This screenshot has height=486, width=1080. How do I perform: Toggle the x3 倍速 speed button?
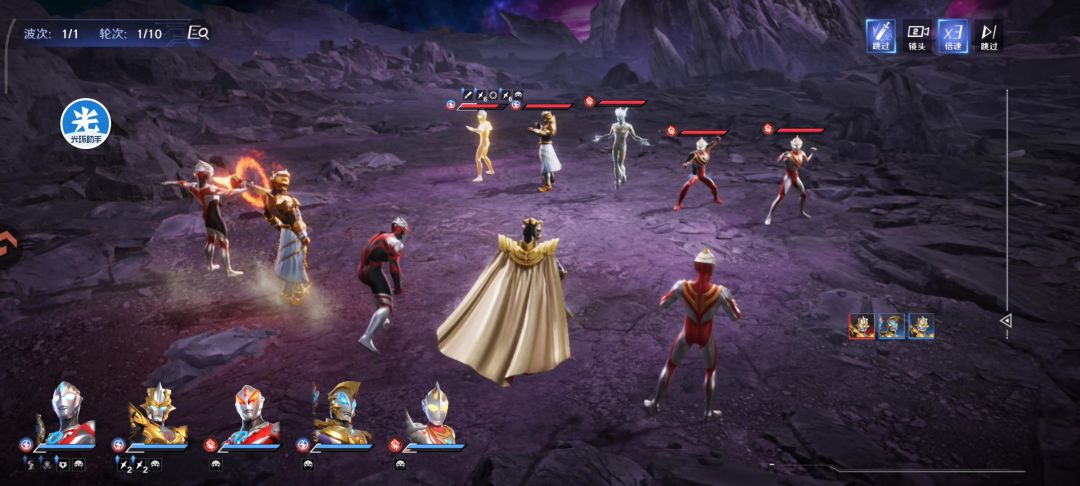coord(953,36)
